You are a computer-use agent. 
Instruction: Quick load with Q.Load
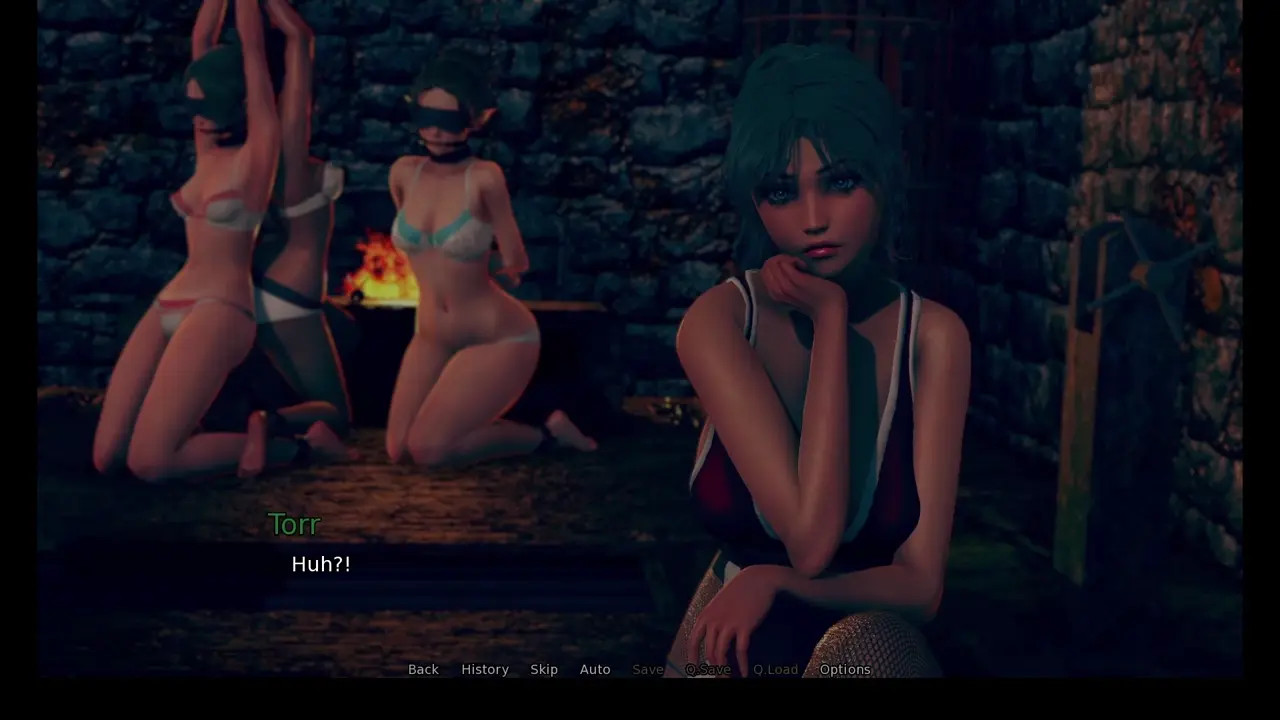coord(776,669)
